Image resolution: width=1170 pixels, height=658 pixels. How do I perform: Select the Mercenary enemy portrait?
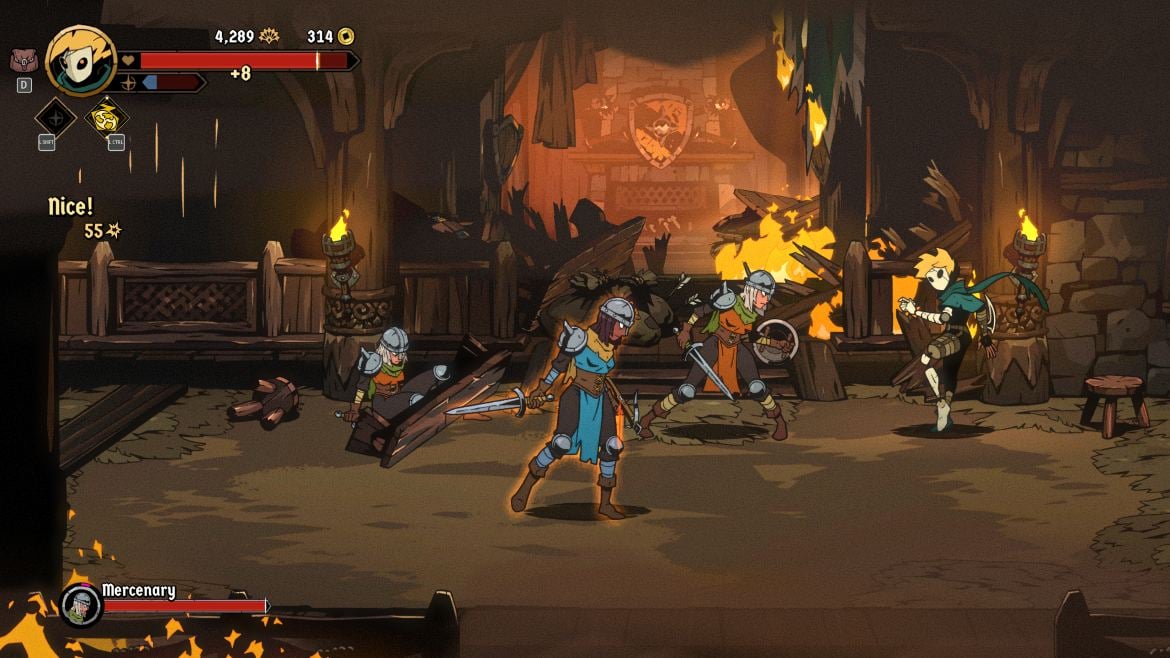click(80, 605)
